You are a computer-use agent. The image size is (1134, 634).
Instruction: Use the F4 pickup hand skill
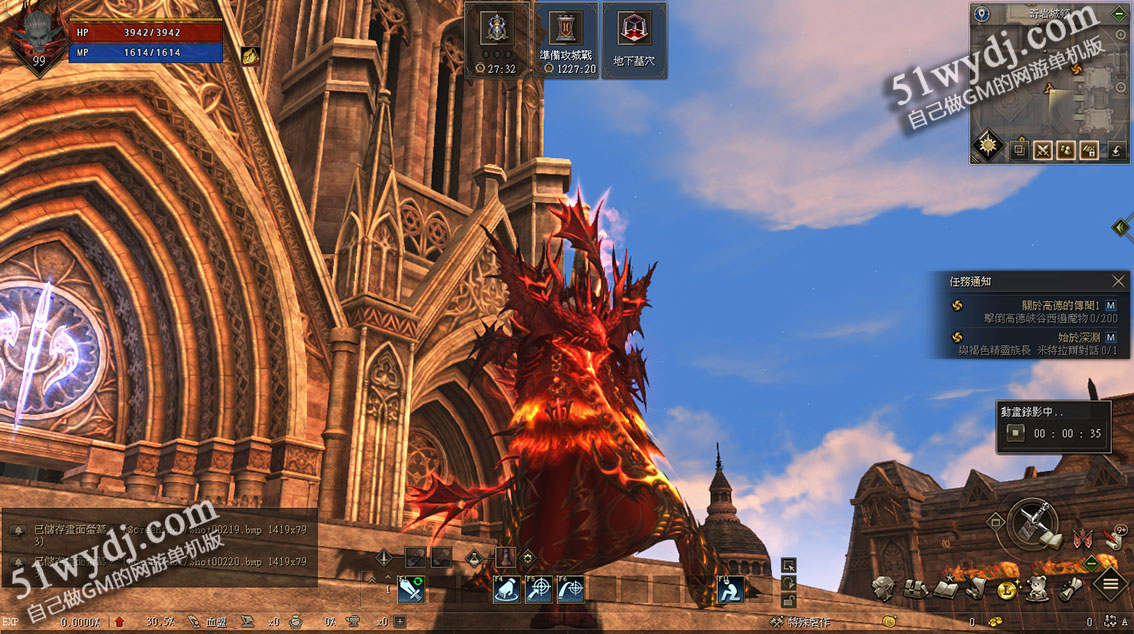tap(507, 590)
